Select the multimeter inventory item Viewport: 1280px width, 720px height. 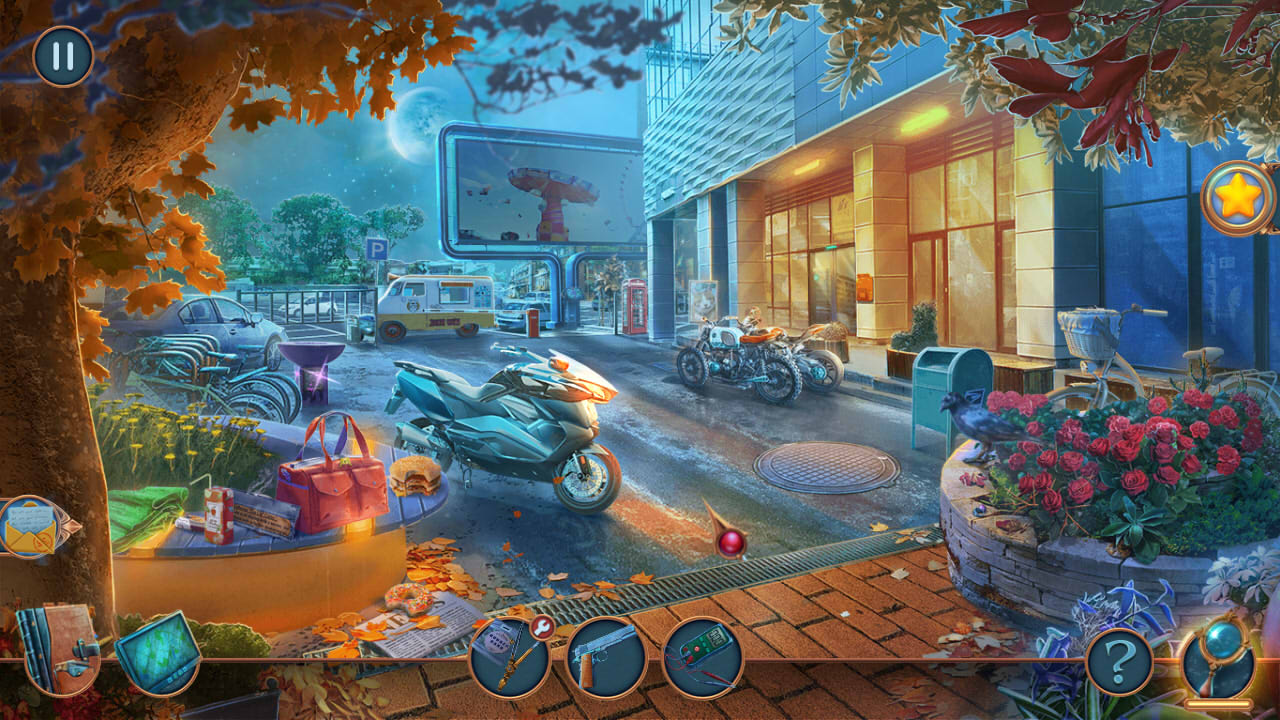700,655
